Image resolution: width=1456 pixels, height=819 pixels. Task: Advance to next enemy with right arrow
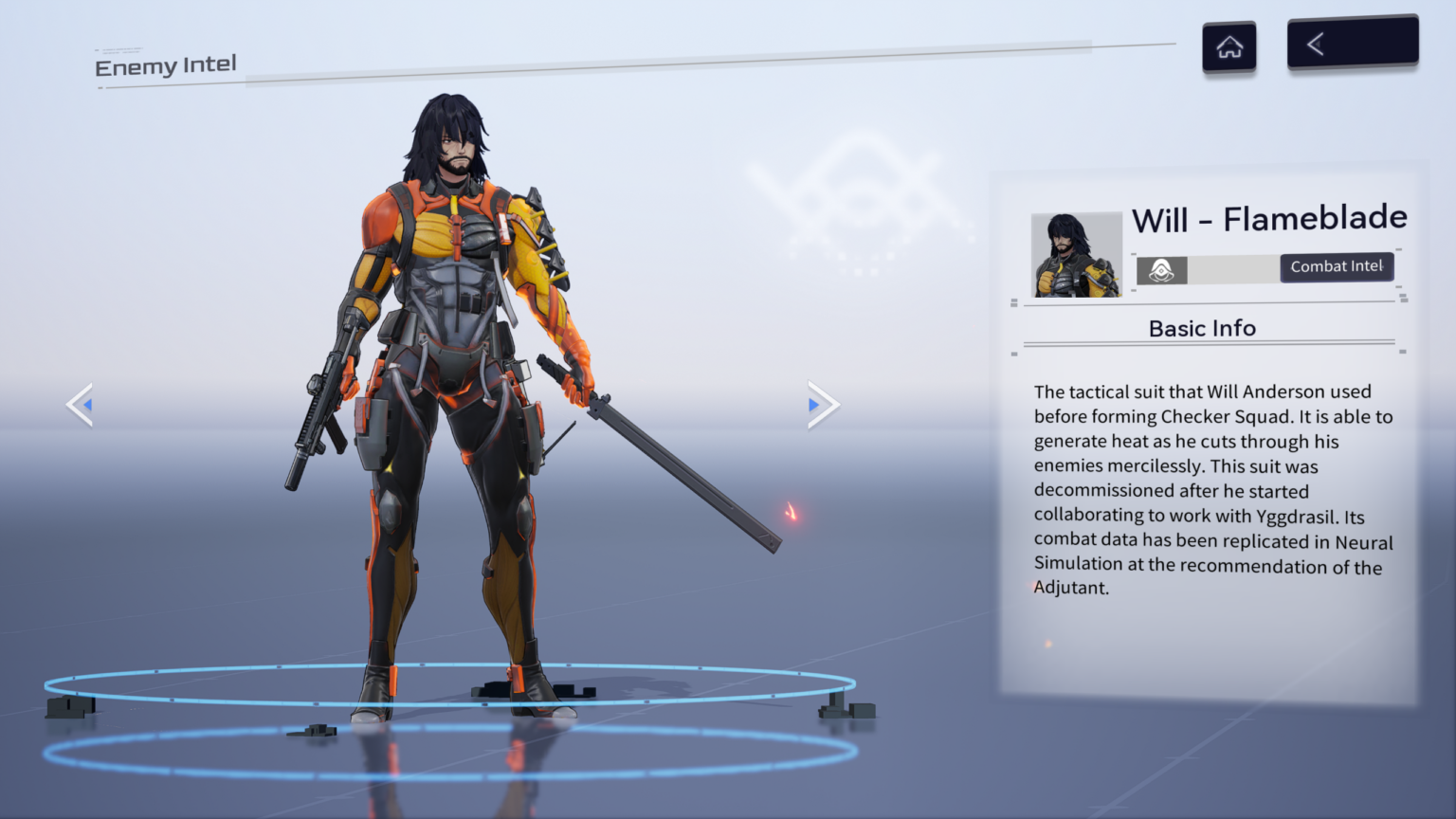(822, 404)
